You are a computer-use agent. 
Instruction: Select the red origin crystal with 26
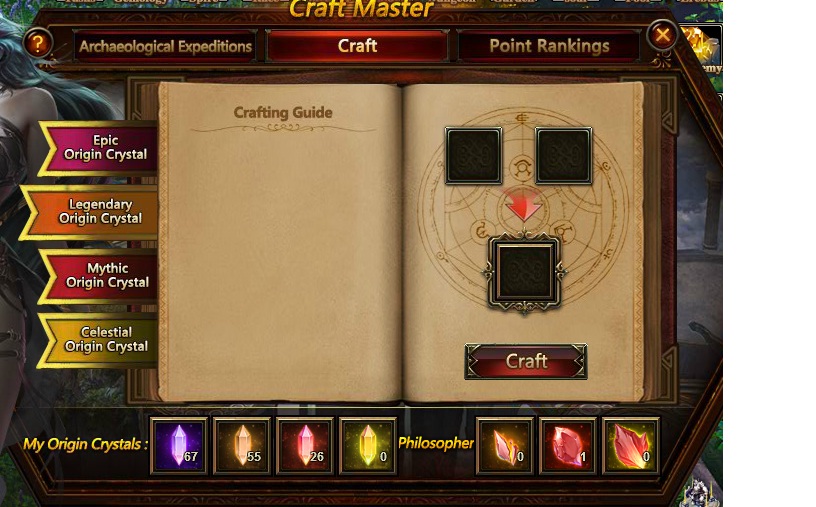point(305,445)
